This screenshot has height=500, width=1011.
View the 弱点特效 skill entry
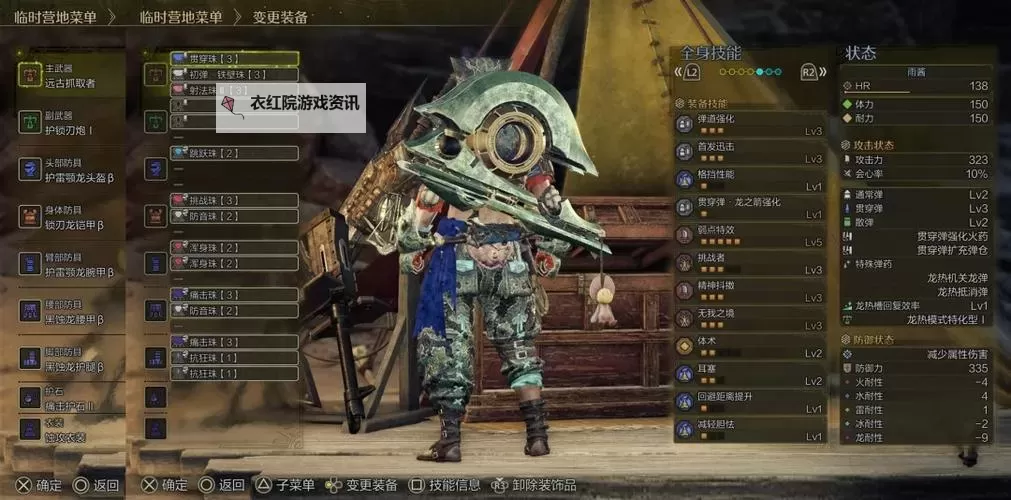[750, 235]
